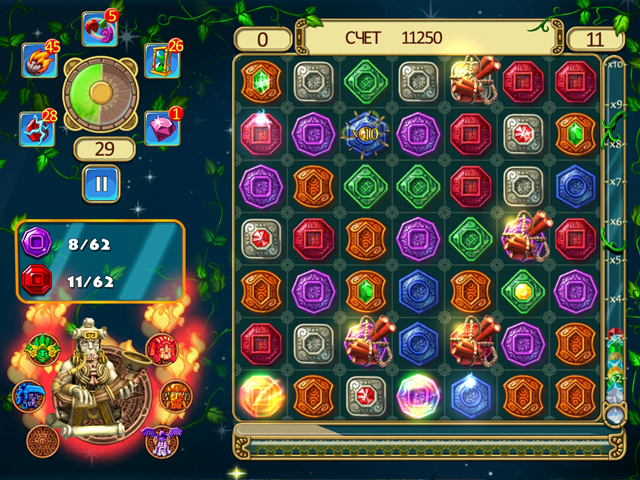Image resolution: width=640 pixels, height=480 pixels.
Task: Use the swirling shuffle power-up
Action: (98, 30)
